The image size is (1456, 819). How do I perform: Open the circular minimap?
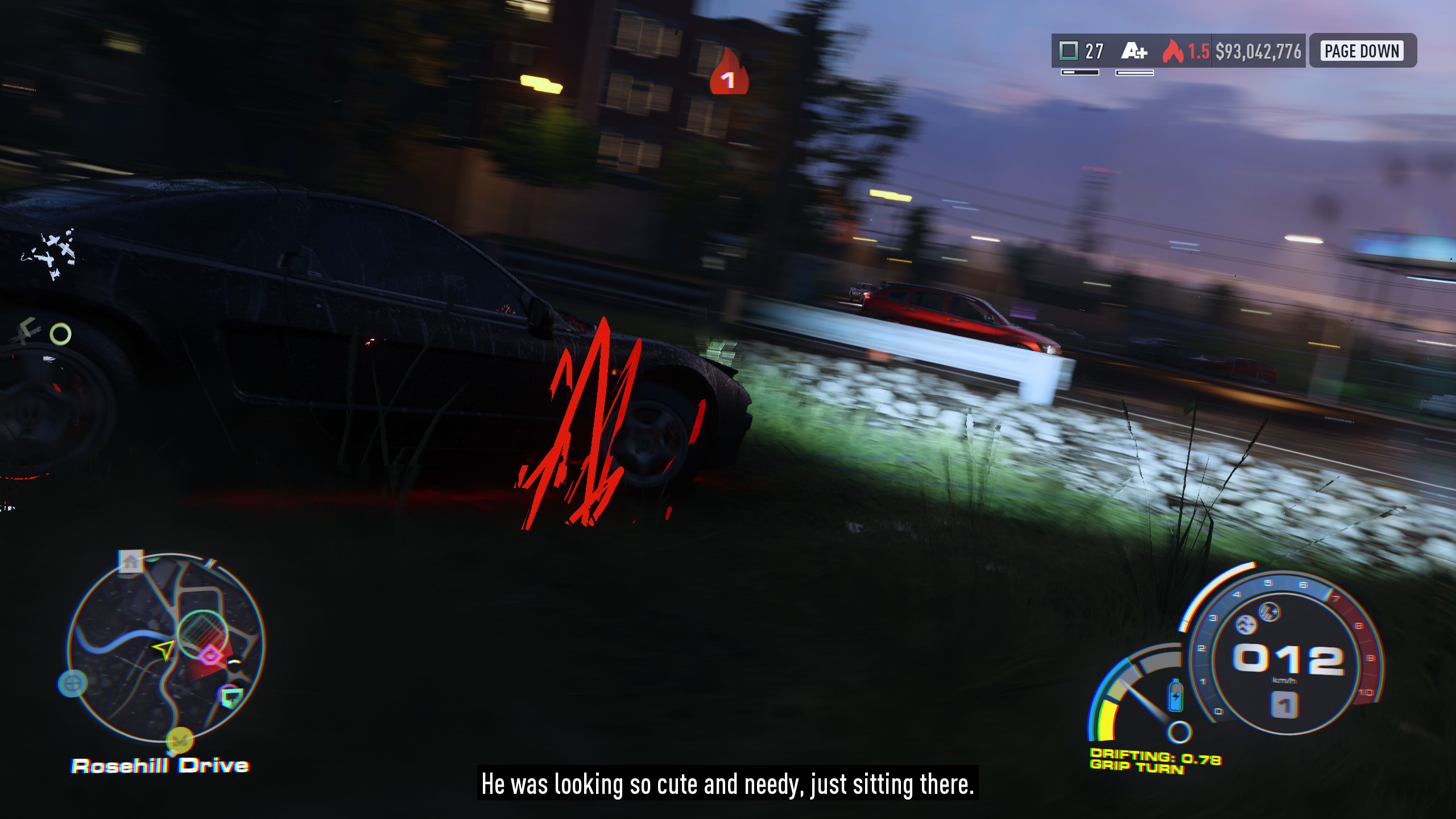(166, 647)
